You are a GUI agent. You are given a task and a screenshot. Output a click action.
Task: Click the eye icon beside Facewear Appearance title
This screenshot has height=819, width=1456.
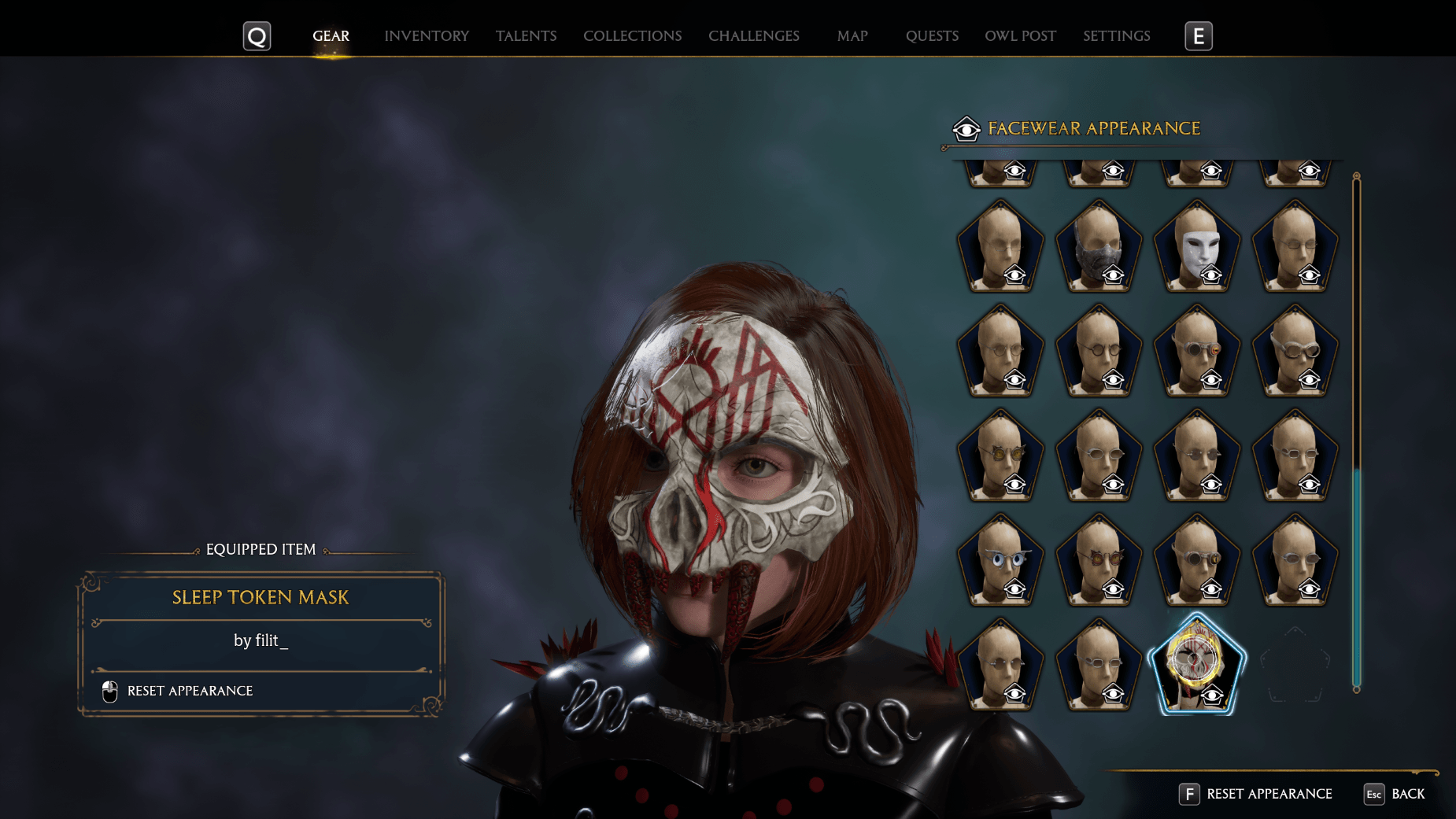tap(966, 128)
